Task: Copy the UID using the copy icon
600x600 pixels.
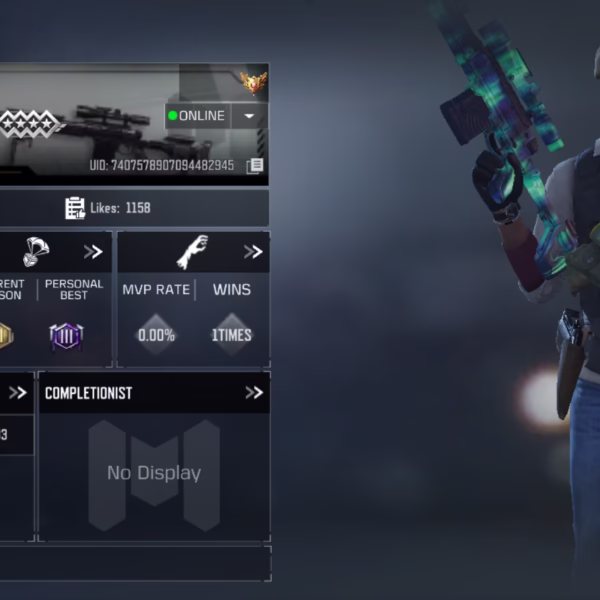Action: [255, 165]
